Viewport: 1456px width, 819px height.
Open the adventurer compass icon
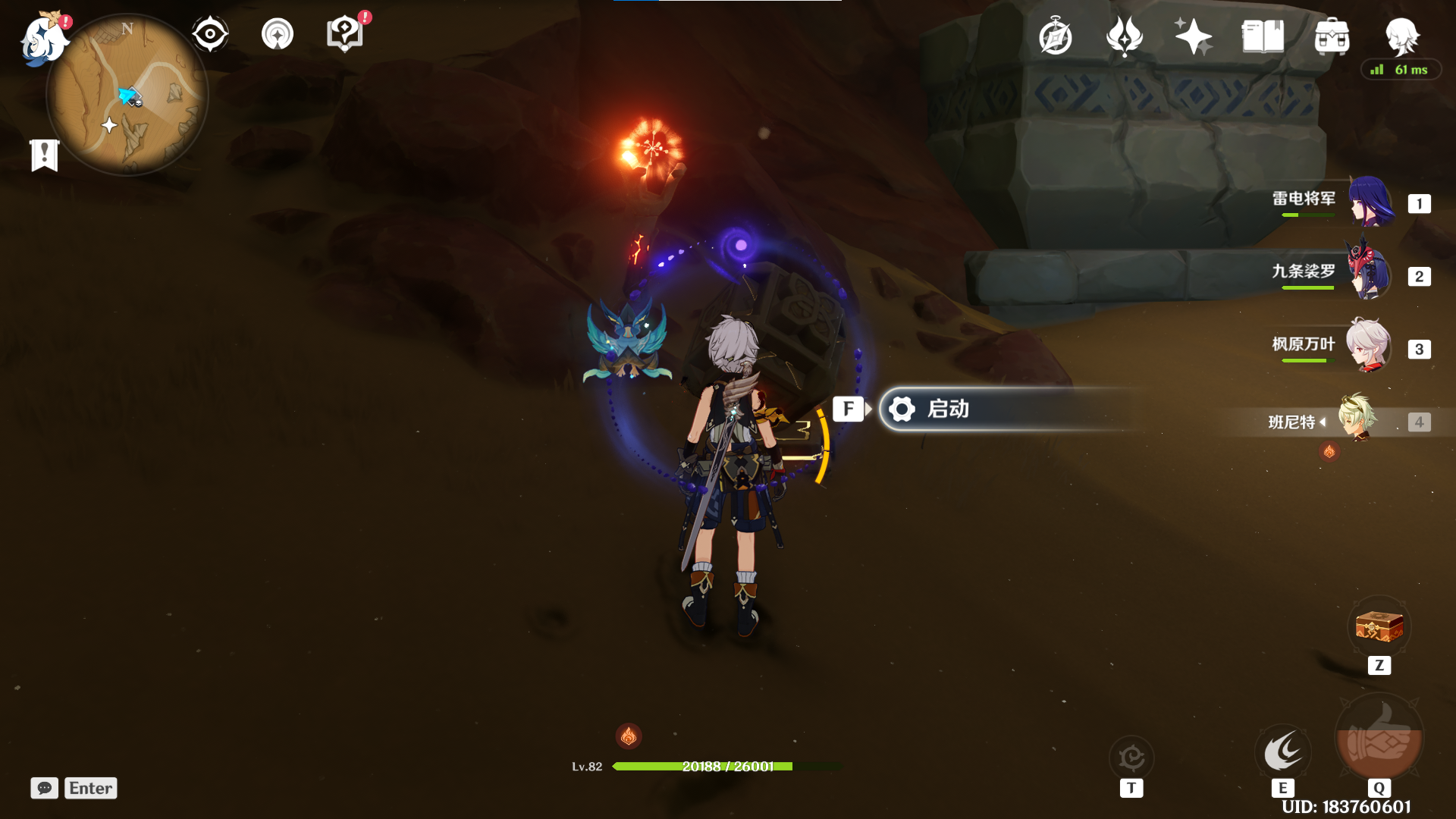[1056, 37]
